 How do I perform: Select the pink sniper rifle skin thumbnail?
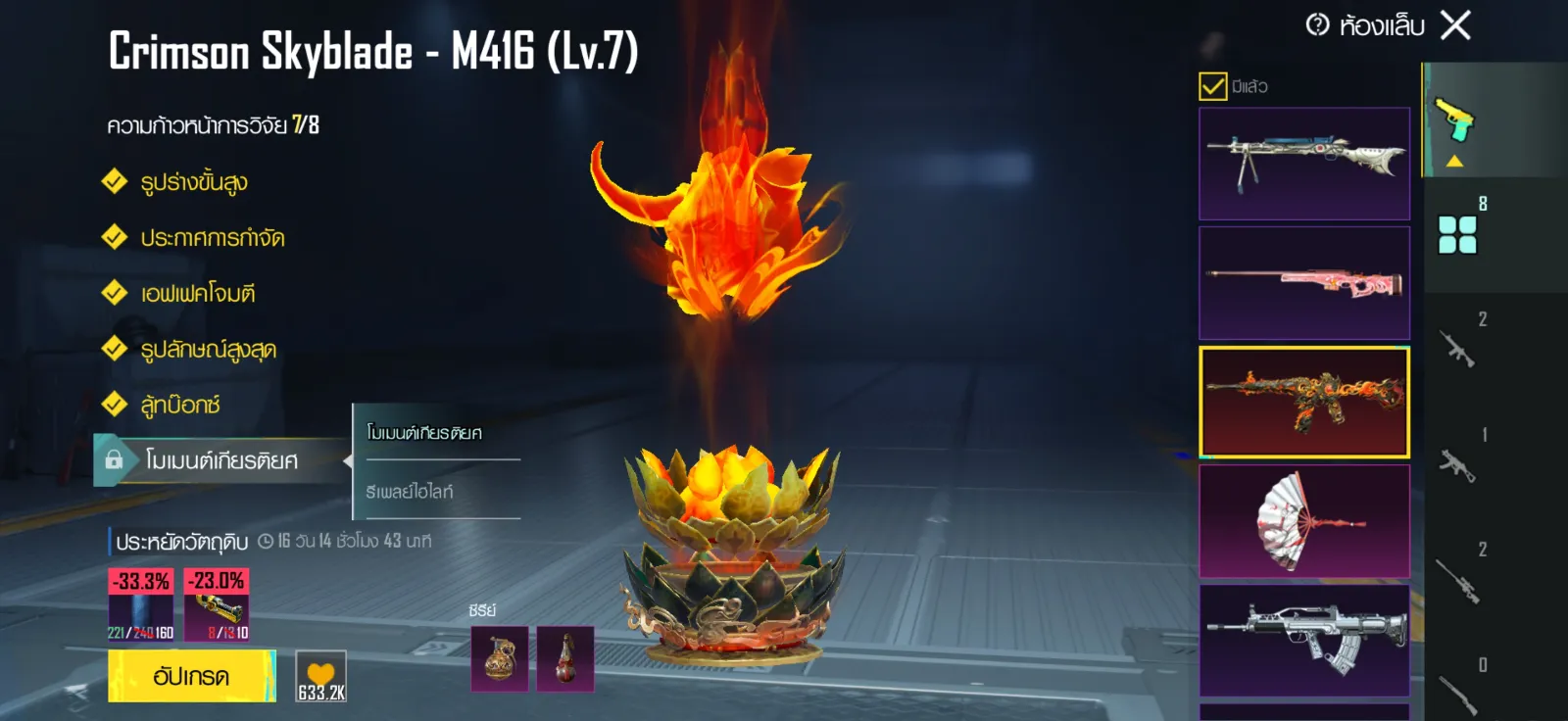1304,283
